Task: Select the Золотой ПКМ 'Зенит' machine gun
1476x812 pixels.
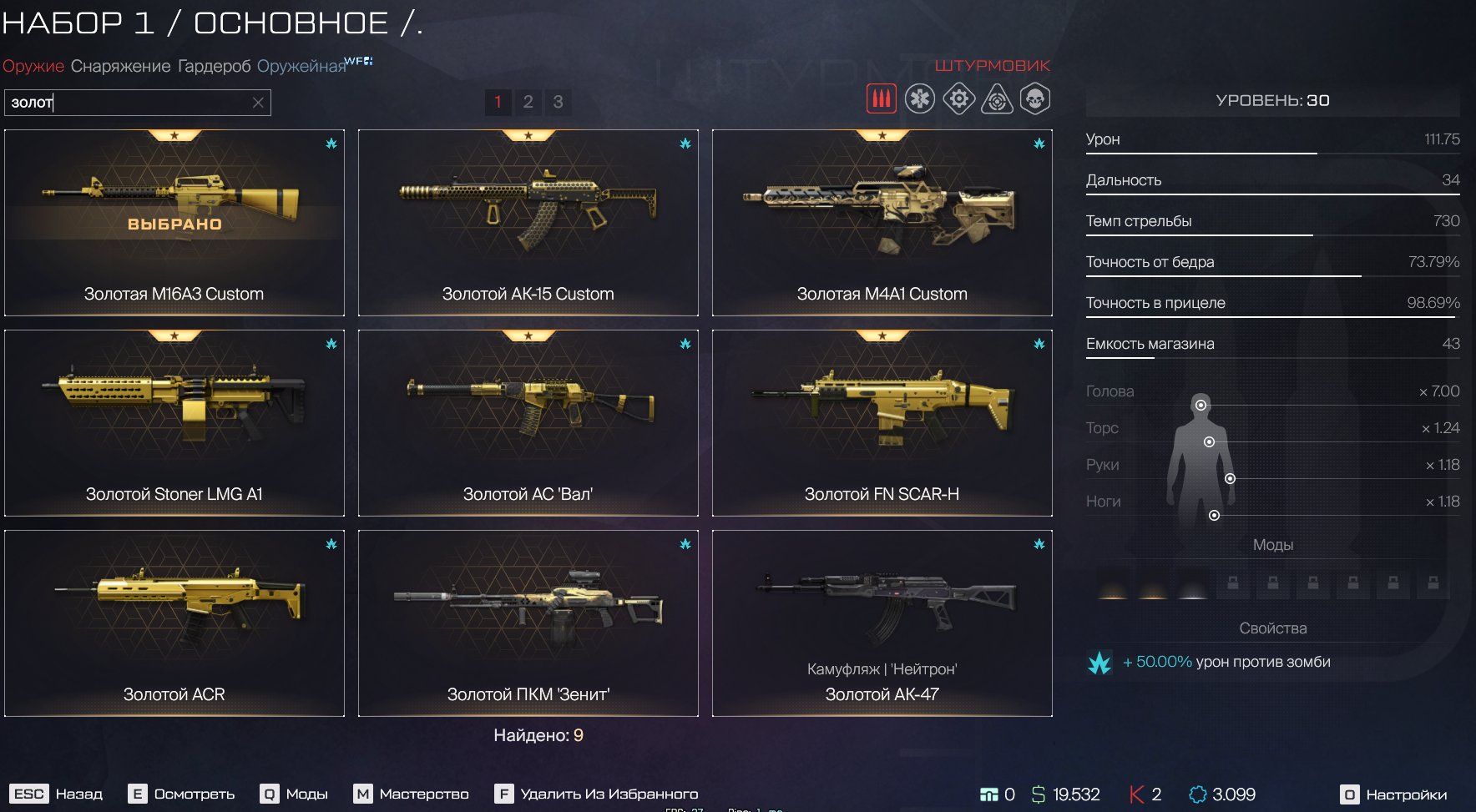Action: tap(528, 623)
